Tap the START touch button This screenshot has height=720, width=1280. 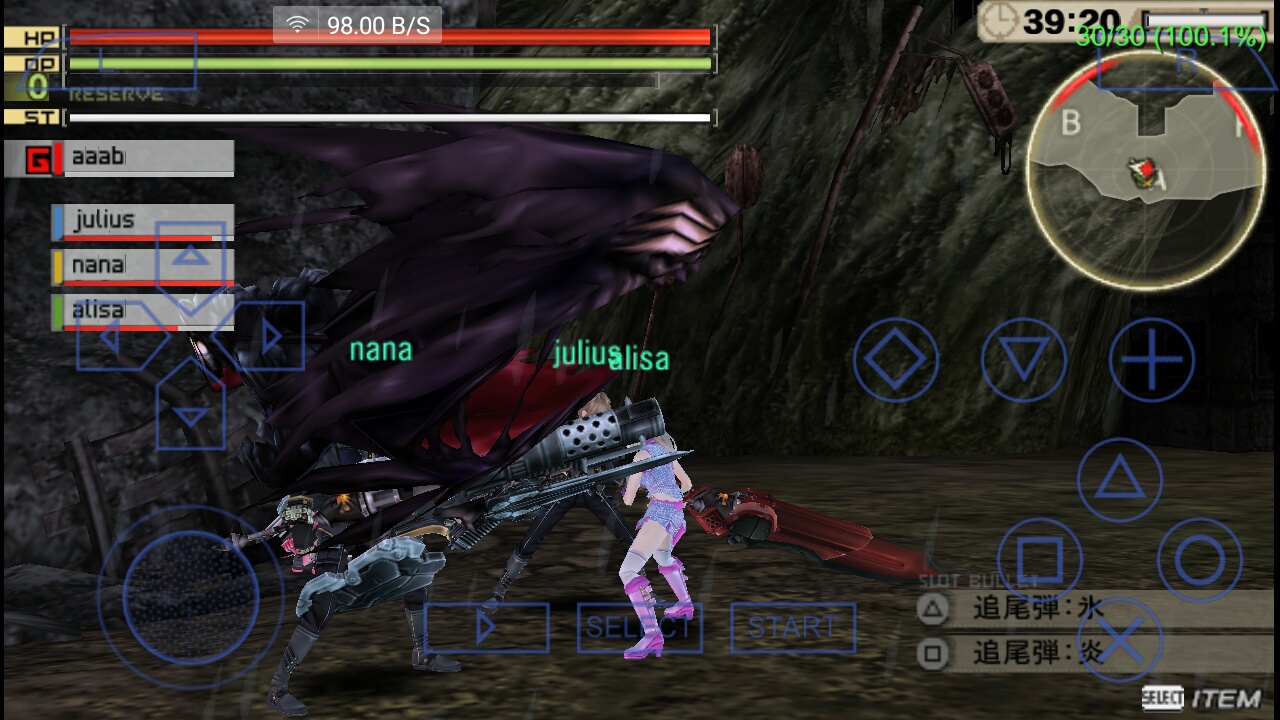point(792,627)
